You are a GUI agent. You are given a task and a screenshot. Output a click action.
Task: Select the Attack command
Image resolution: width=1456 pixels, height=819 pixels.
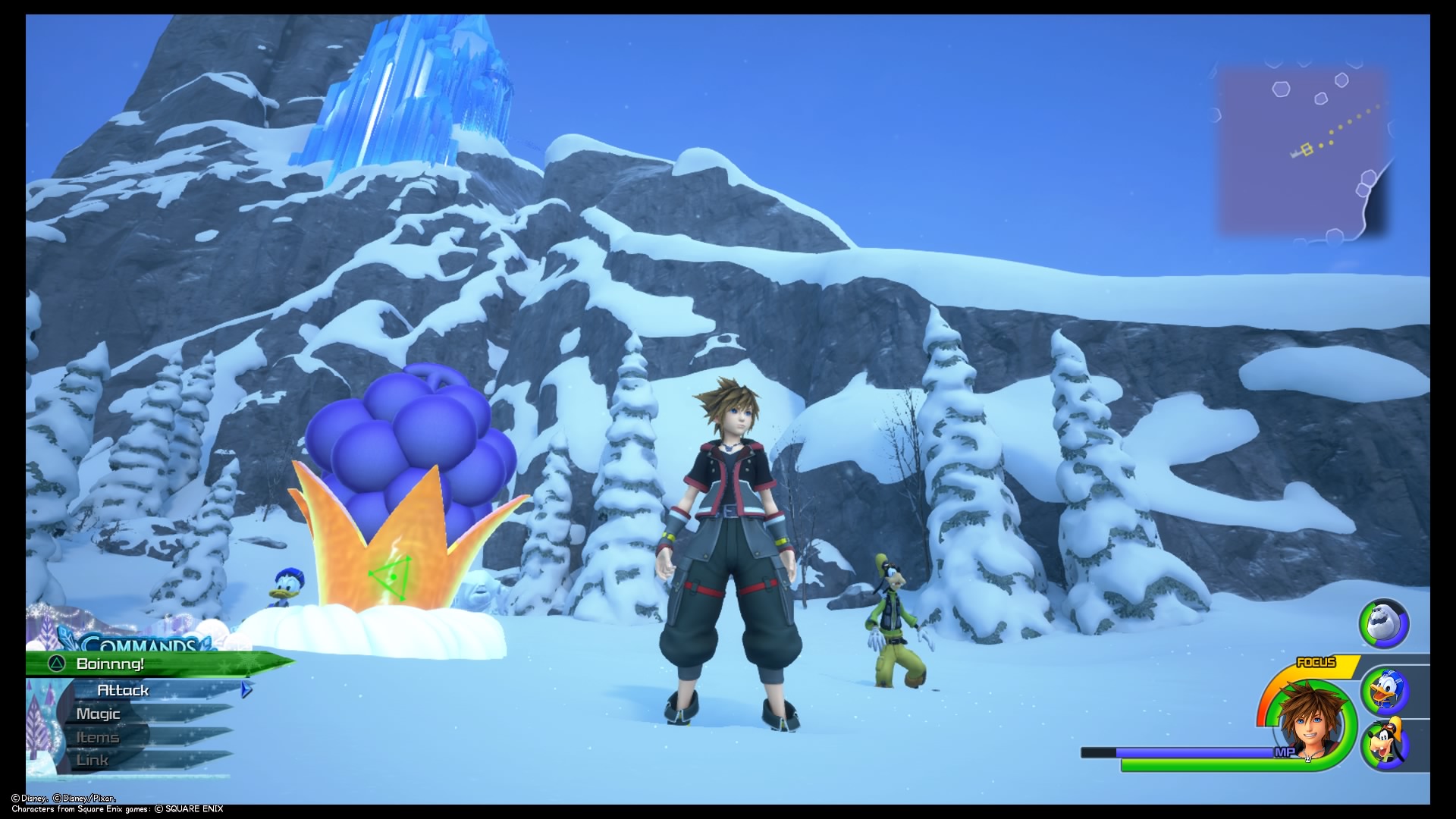coord(124,690)
